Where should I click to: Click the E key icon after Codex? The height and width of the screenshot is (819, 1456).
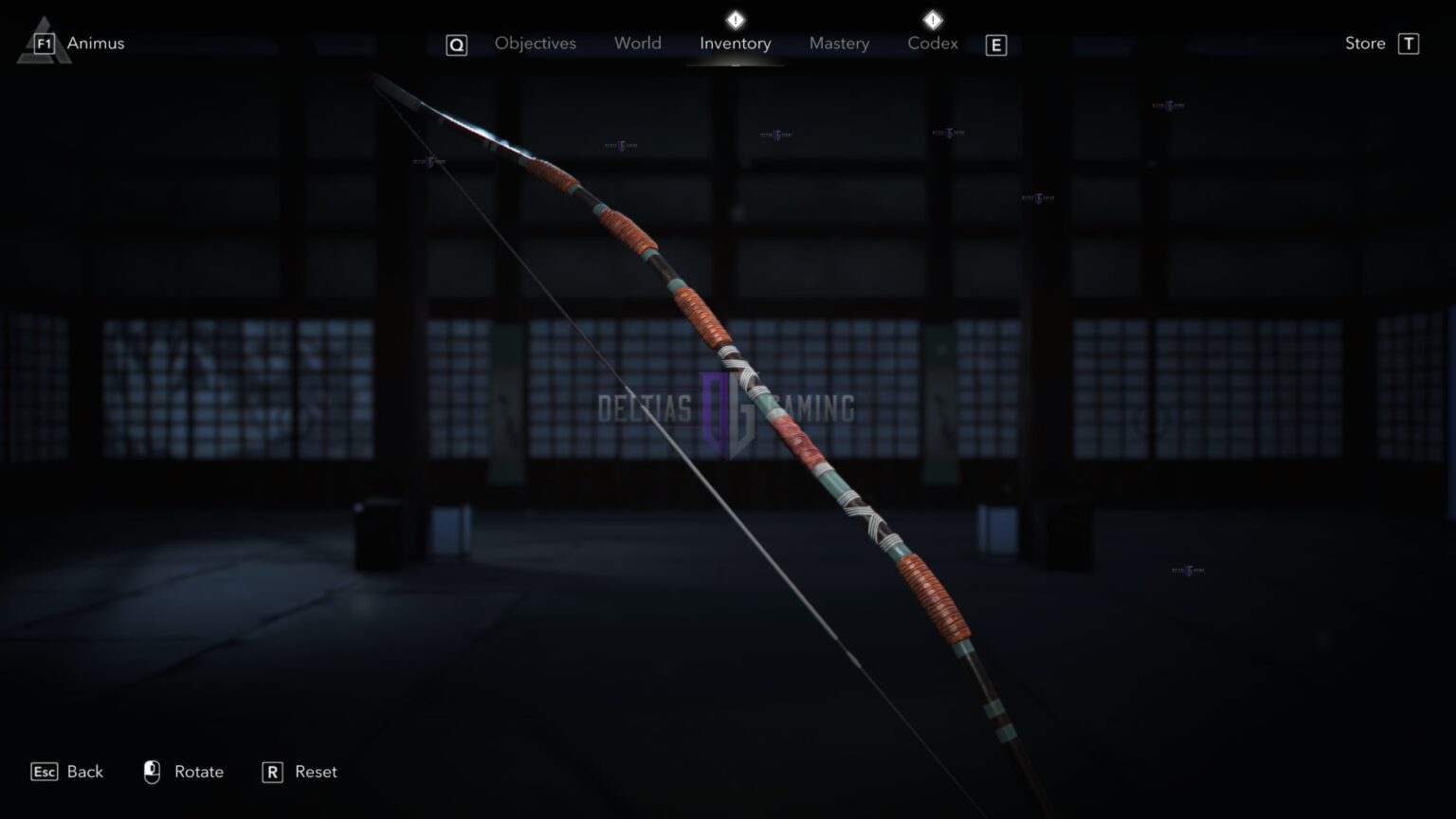pyautogui.click(x=995, y=44)
